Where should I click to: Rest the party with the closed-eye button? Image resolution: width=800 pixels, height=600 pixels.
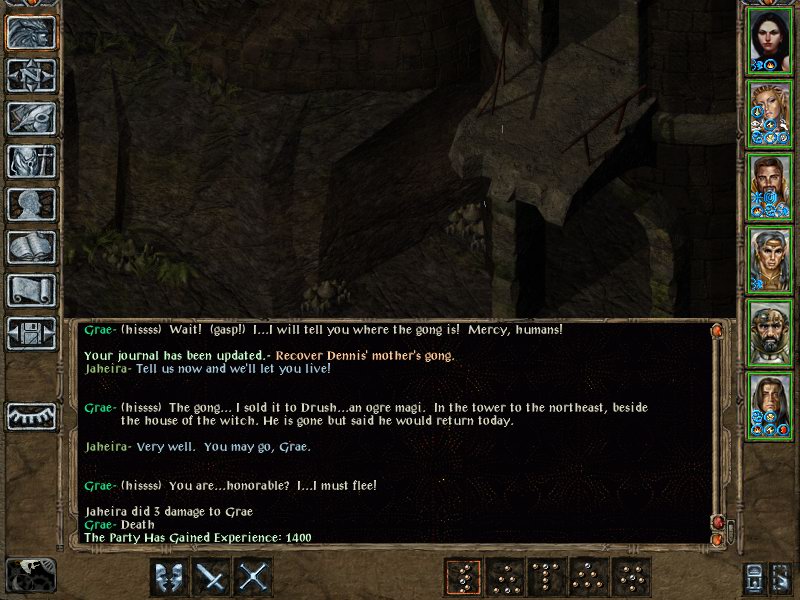pyautogui.click(x=31, y=415)
